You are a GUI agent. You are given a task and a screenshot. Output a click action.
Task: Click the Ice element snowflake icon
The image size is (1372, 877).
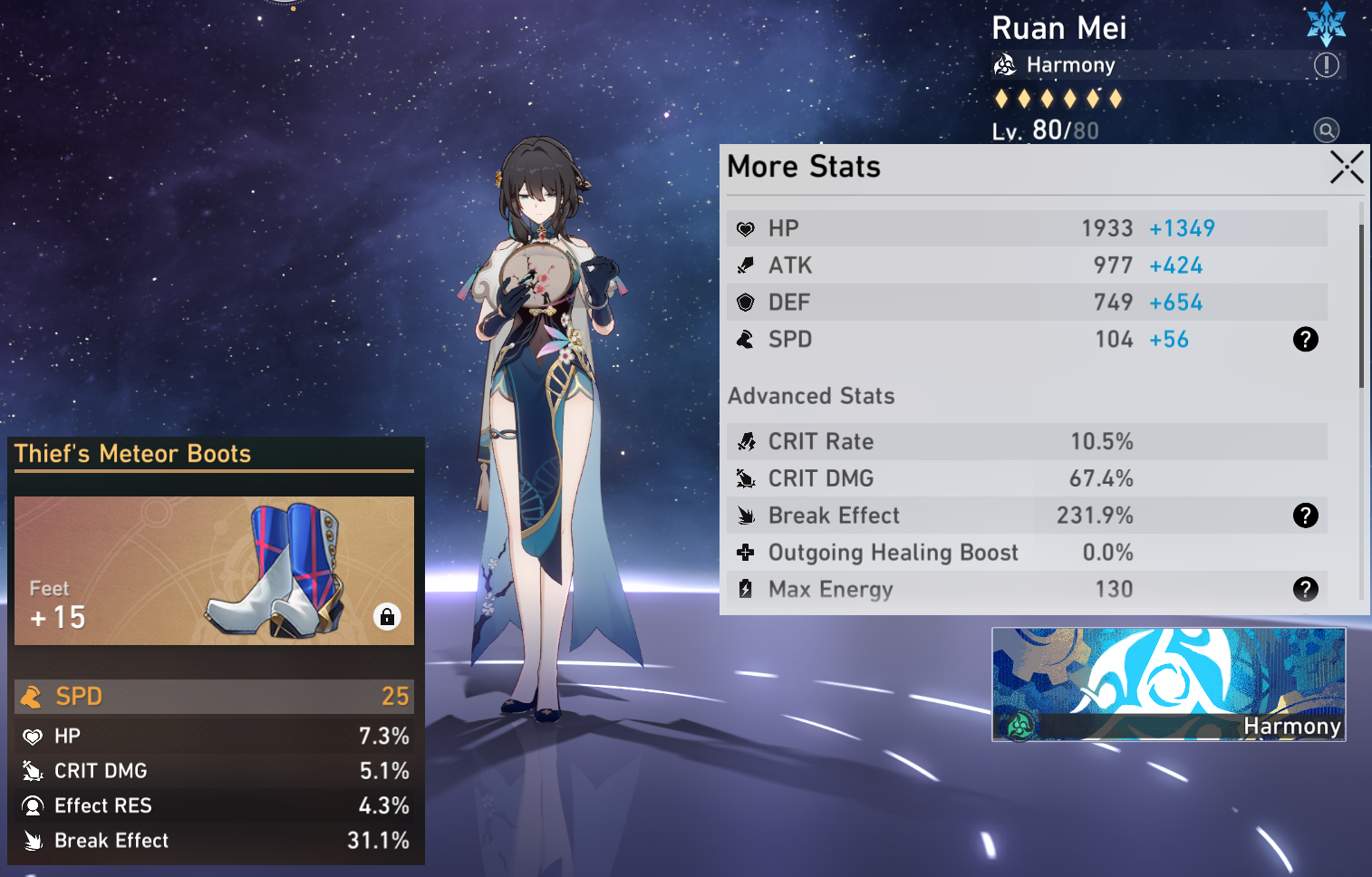pos(1326,24)
